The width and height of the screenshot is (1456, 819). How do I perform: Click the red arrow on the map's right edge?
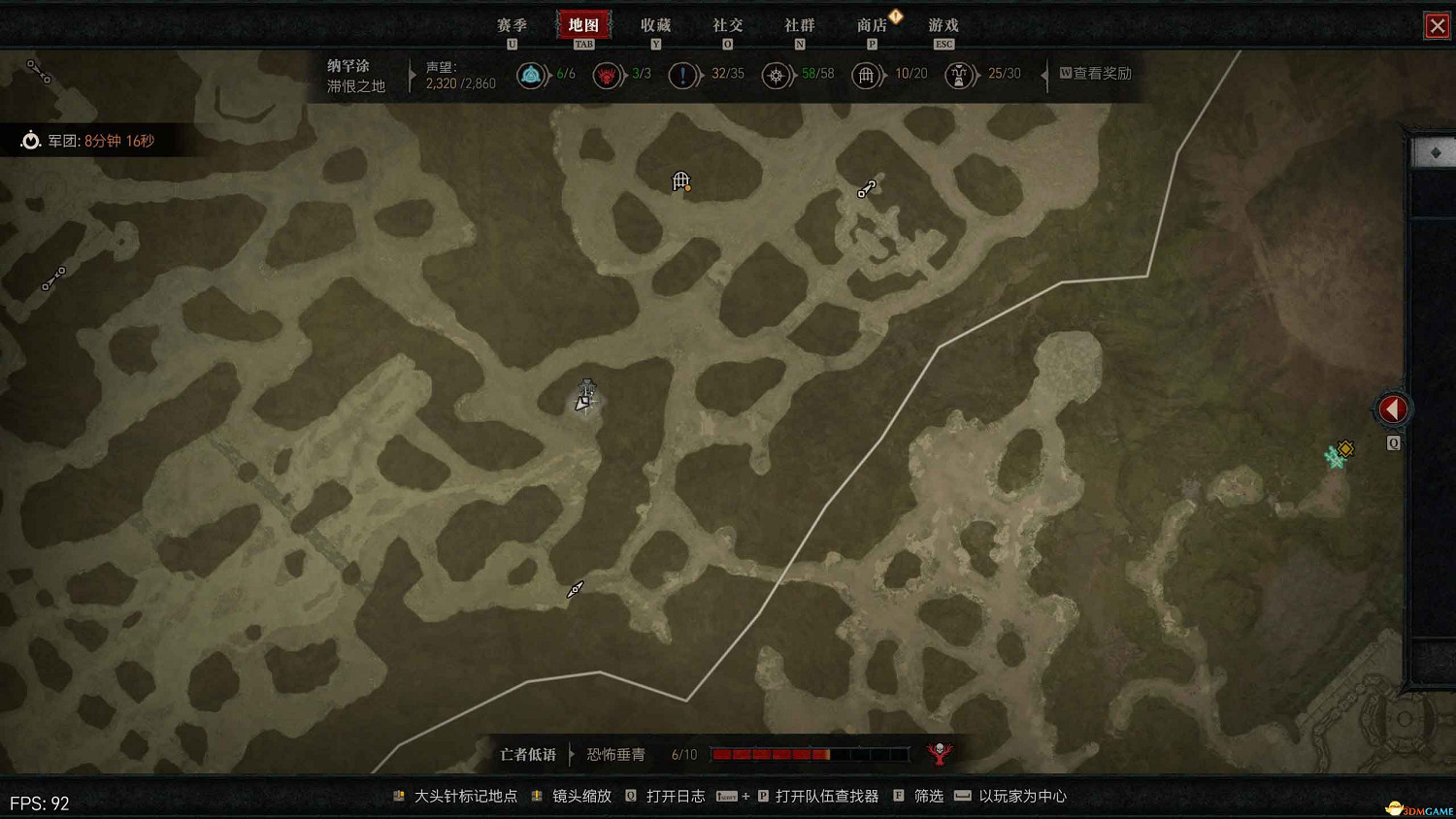pos(1393,409)
